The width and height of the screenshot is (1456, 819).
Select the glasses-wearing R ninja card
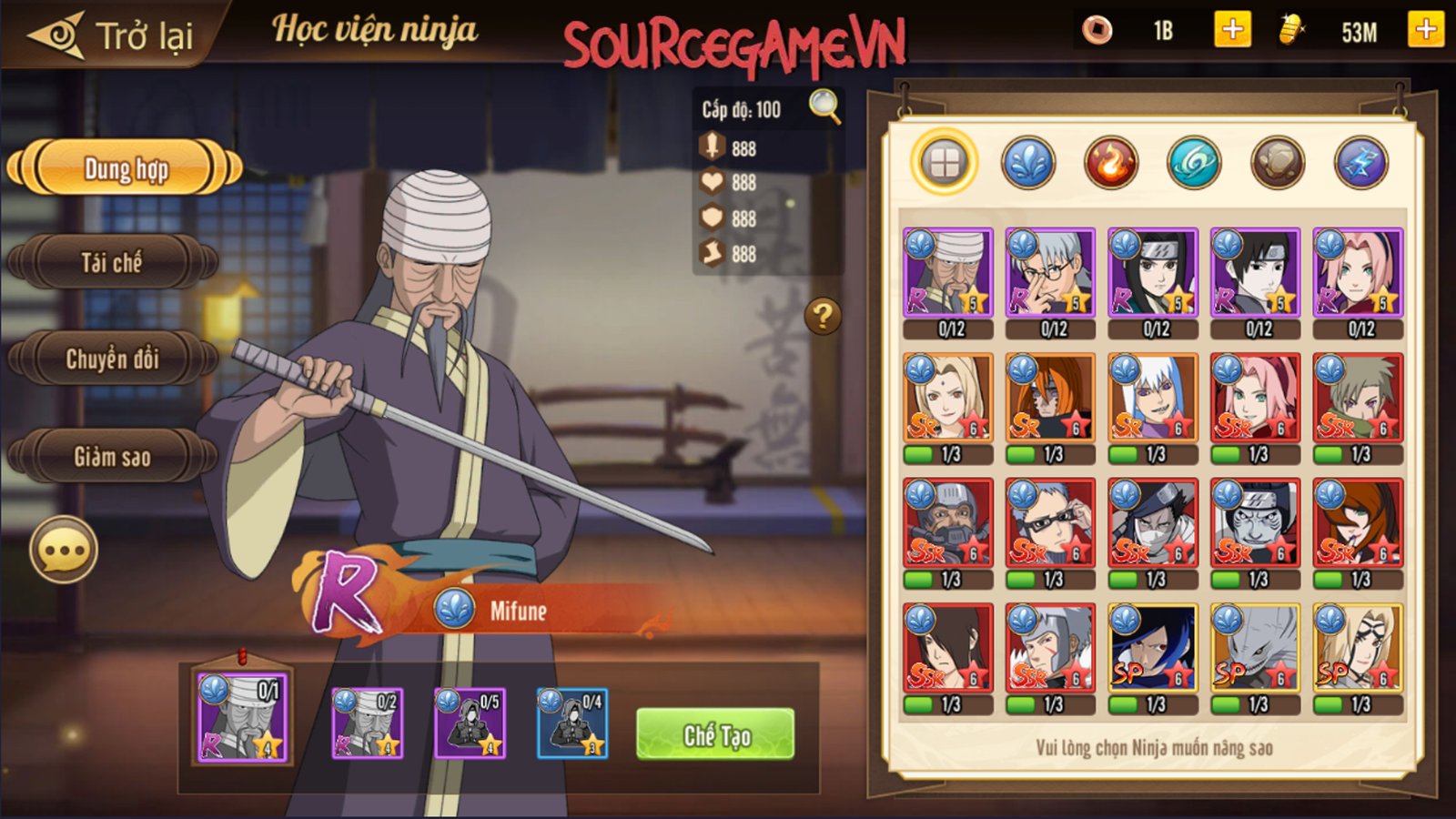1050,273
